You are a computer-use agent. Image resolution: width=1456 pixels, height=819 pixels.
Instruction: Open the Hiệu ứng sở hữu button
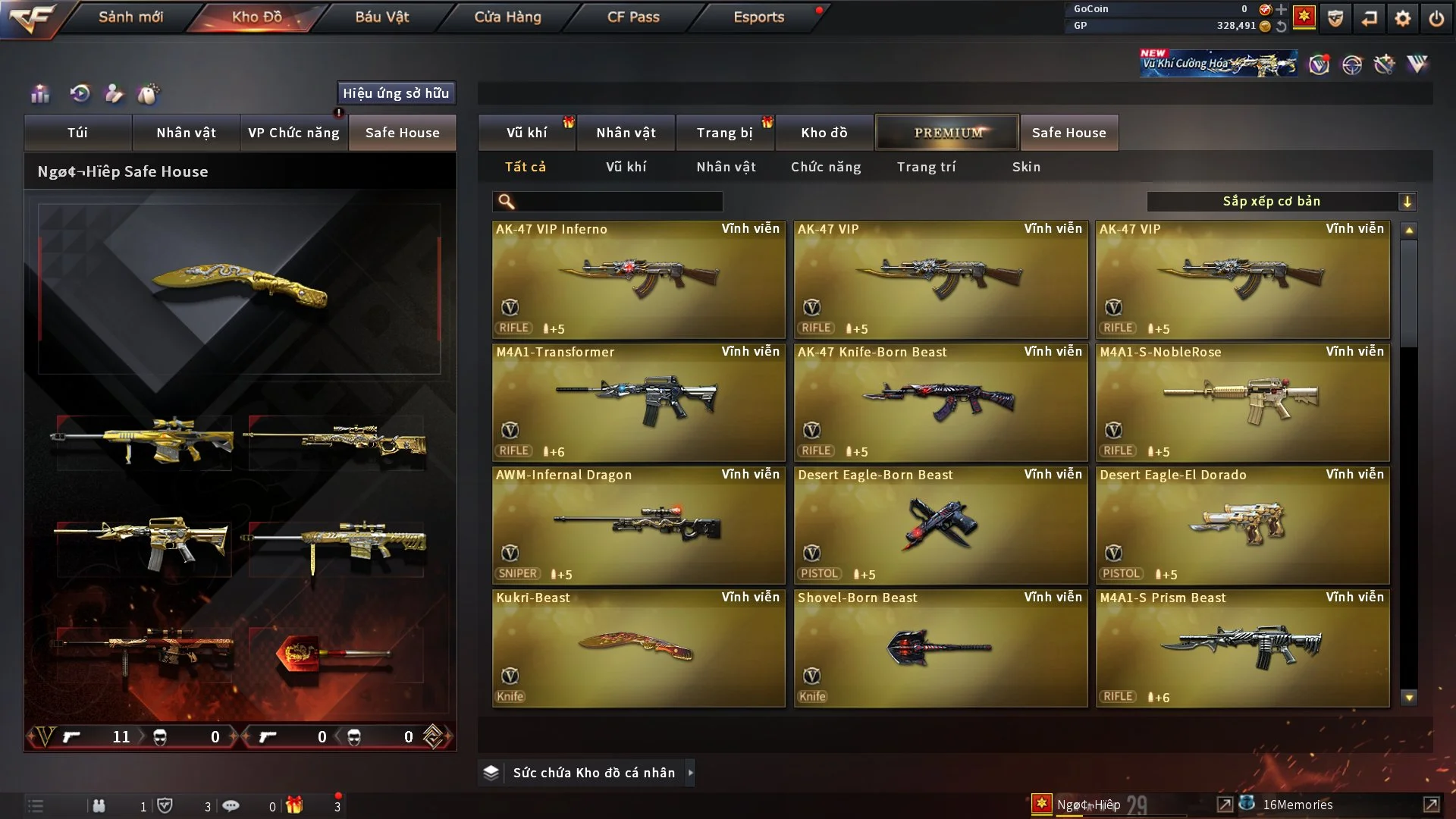(396, 93)
